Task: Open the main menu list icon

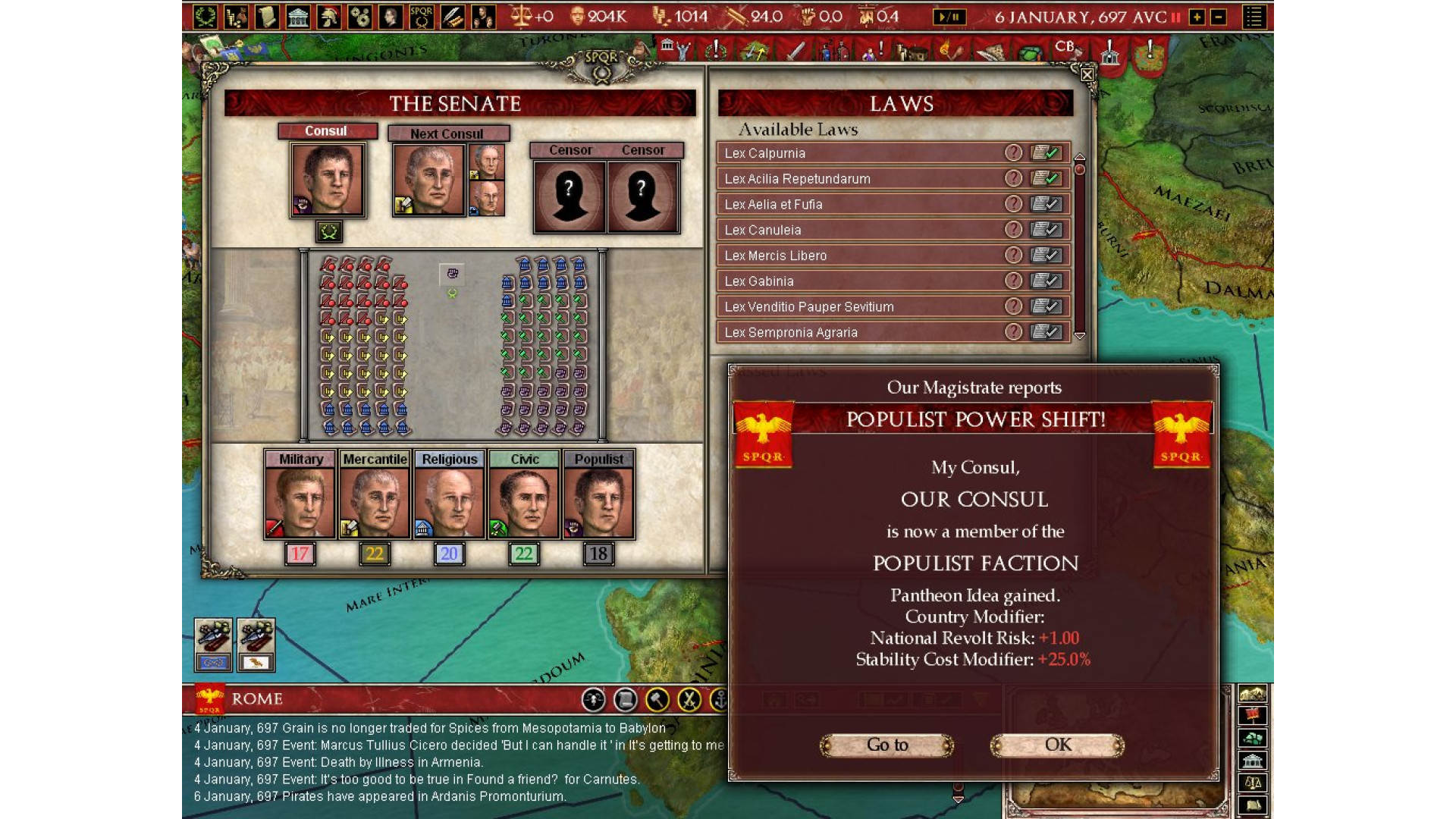Action: [1254, 17]
